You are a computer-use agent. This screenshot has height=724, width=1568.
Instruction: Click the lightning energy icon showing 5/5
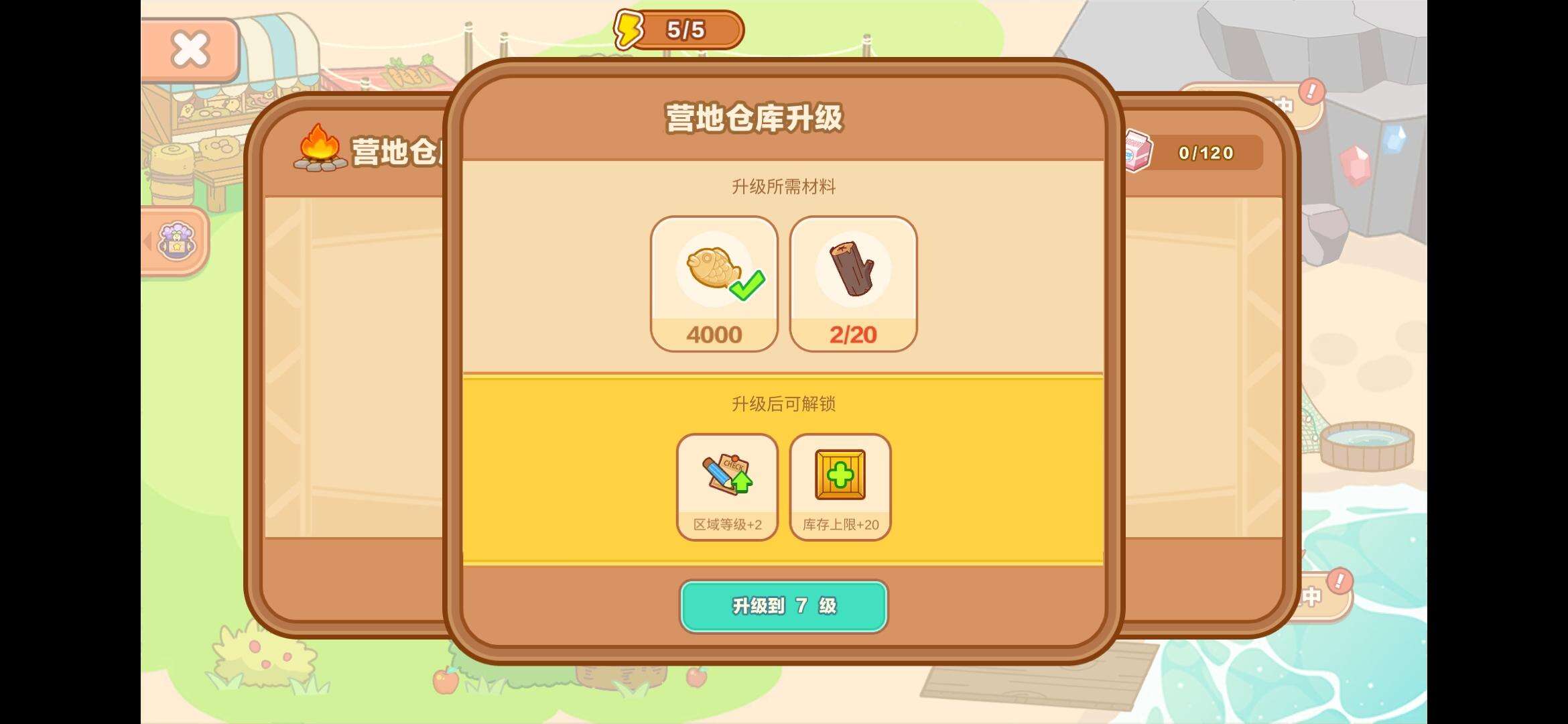coord(627,28)
